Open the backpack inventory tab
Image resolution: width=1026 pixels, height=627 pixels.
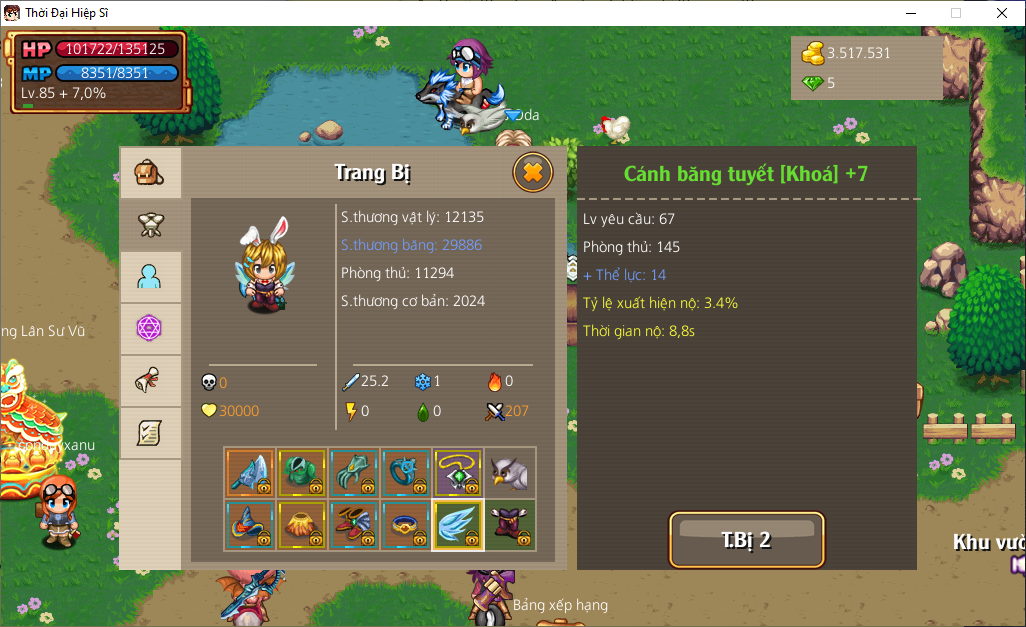tap(150, 173)
